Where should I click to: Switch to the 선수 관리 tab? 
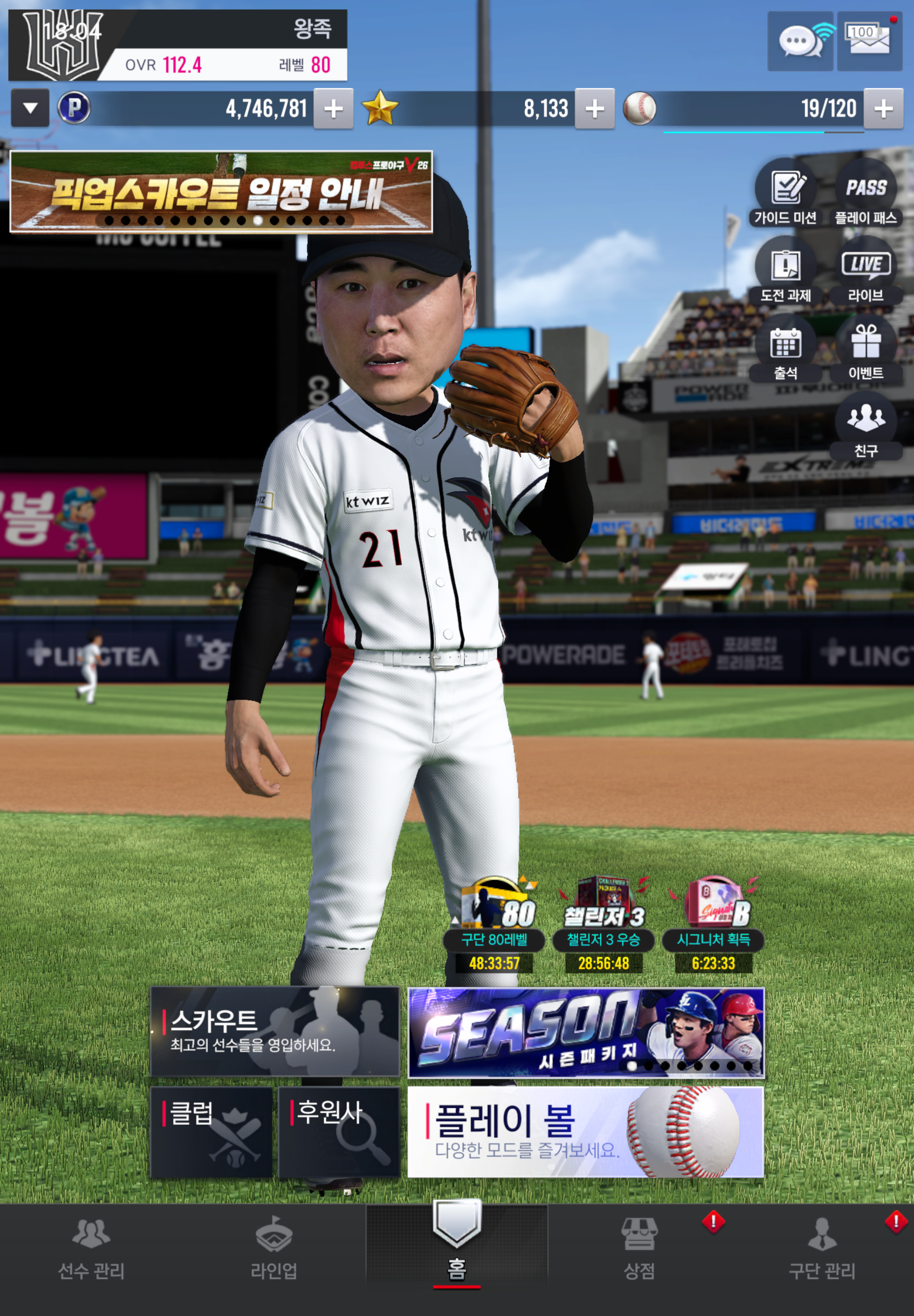pos(91,1249)
